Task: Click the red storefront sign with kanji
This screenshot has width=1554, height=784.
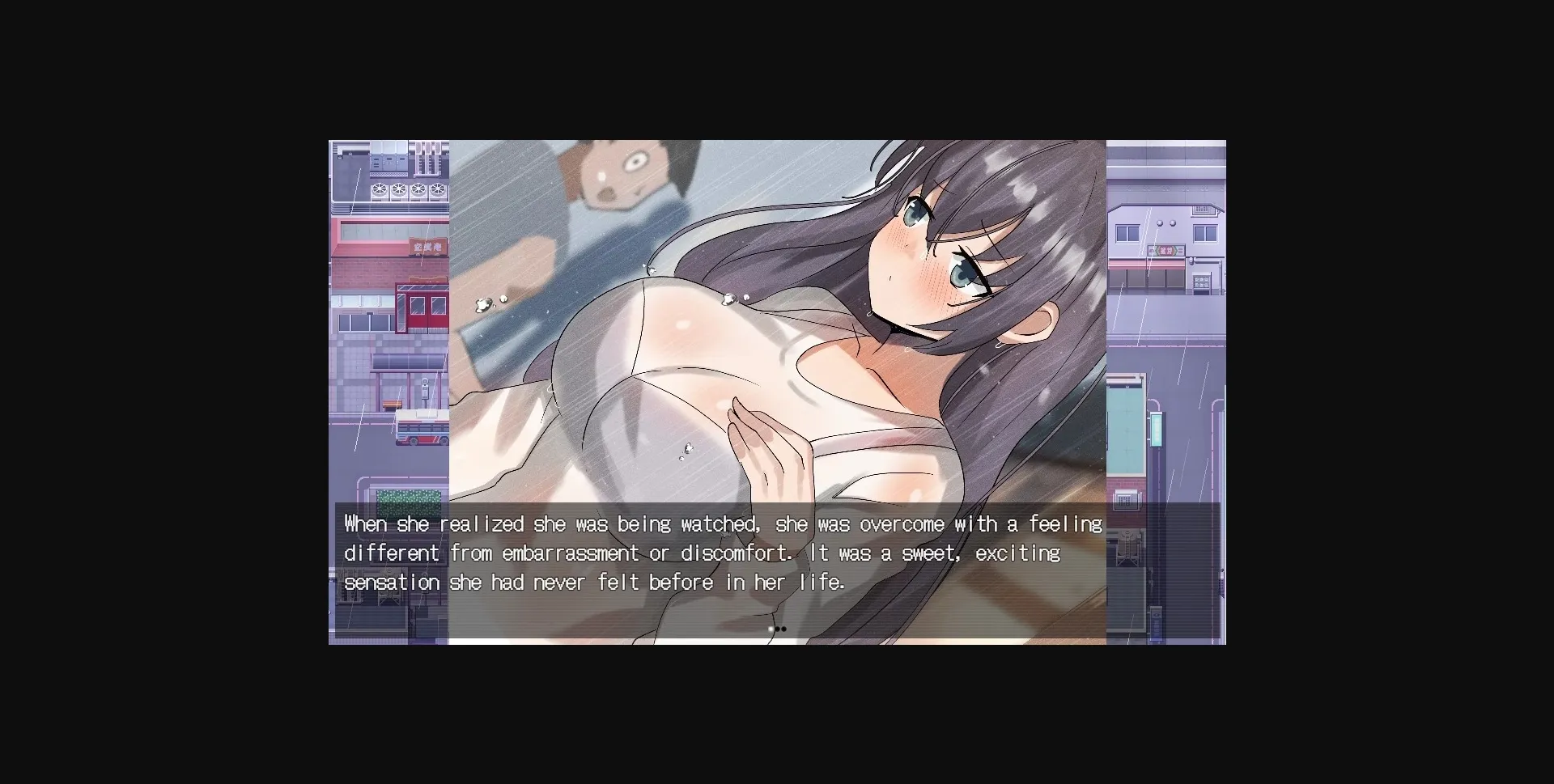Action: [x=427, y=248]
